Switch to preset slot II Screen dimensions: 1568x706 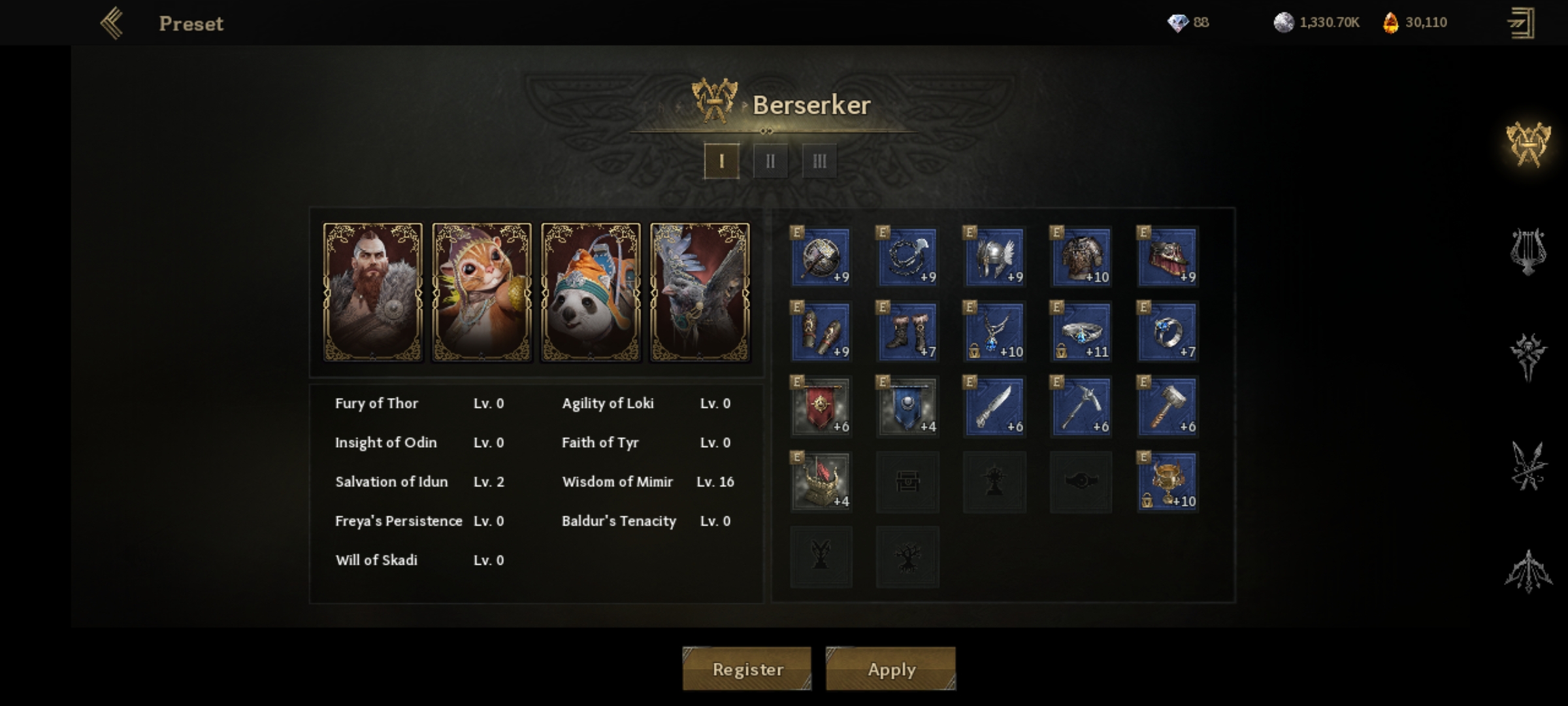coord(770,161)
